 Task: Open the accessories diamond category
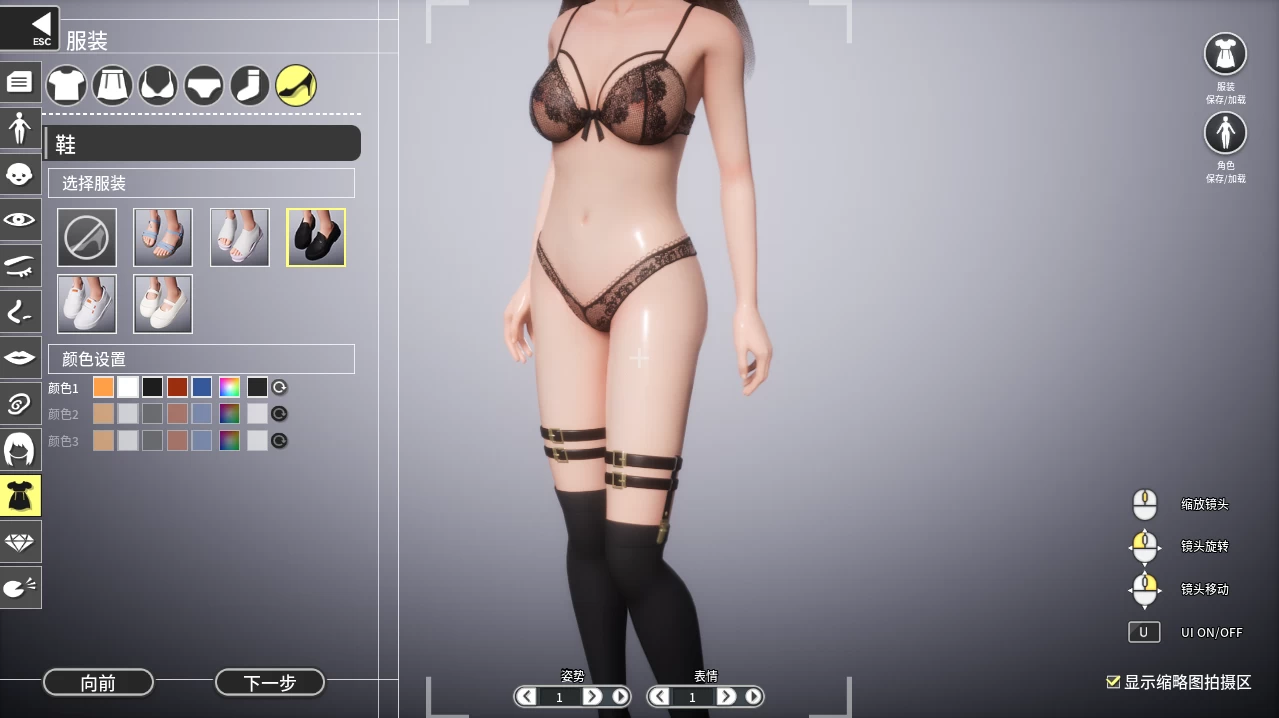click(20, 542)
